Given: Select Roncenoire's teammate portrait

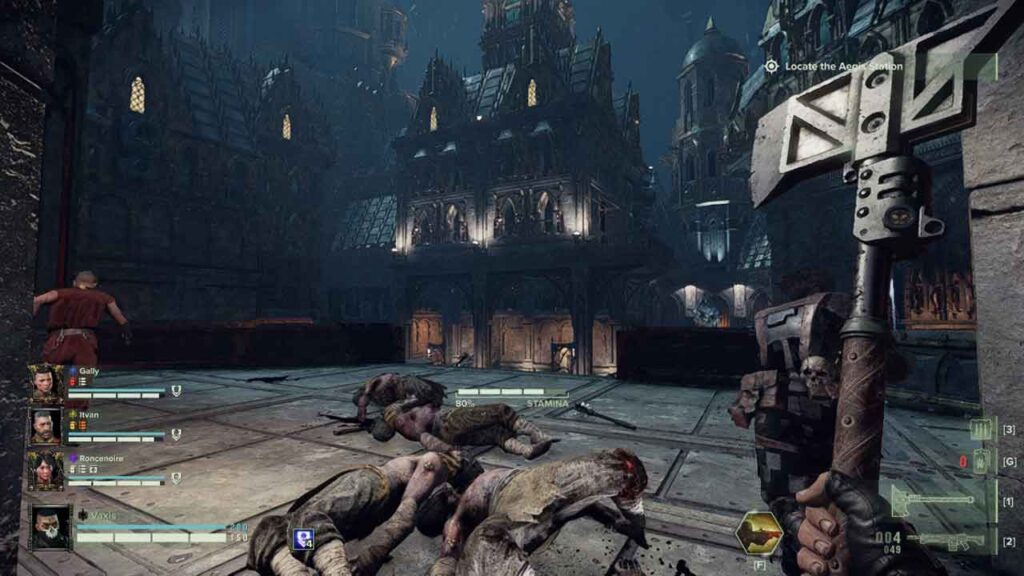Looking at the screenshot, I should (46, 470).
